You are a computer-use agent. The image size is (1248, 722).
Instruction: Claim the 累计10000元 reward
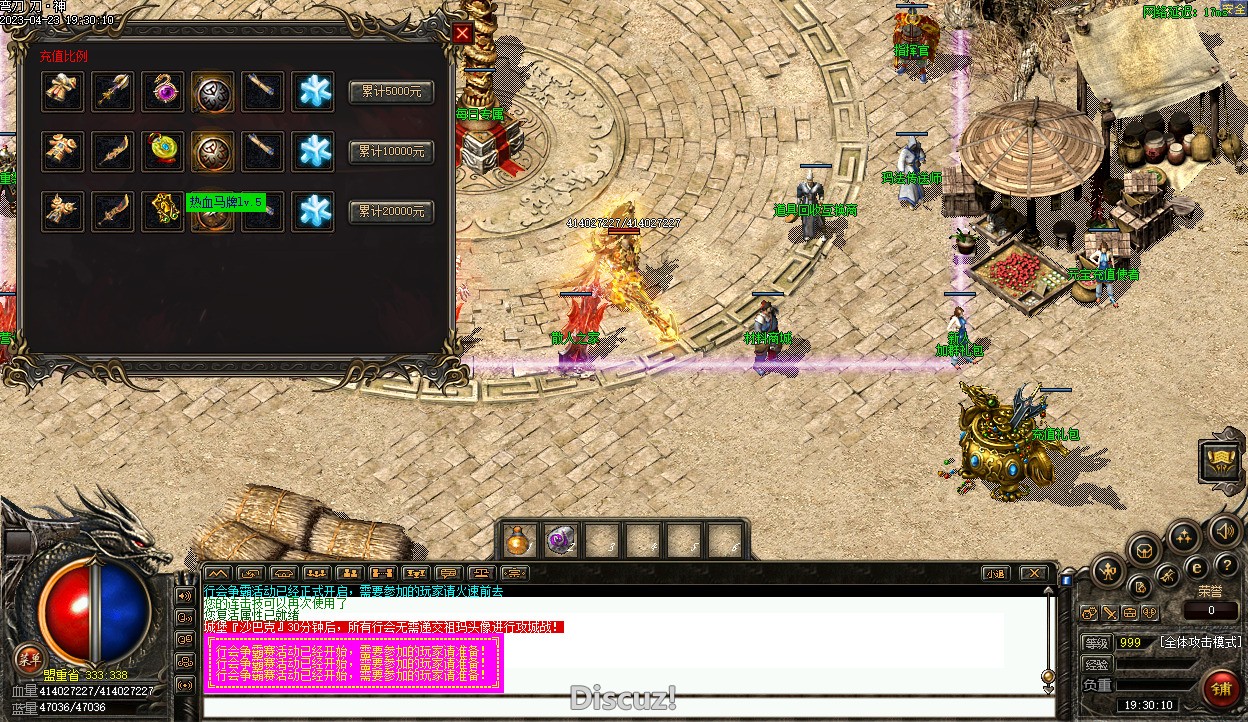click(x=391, y=152)
